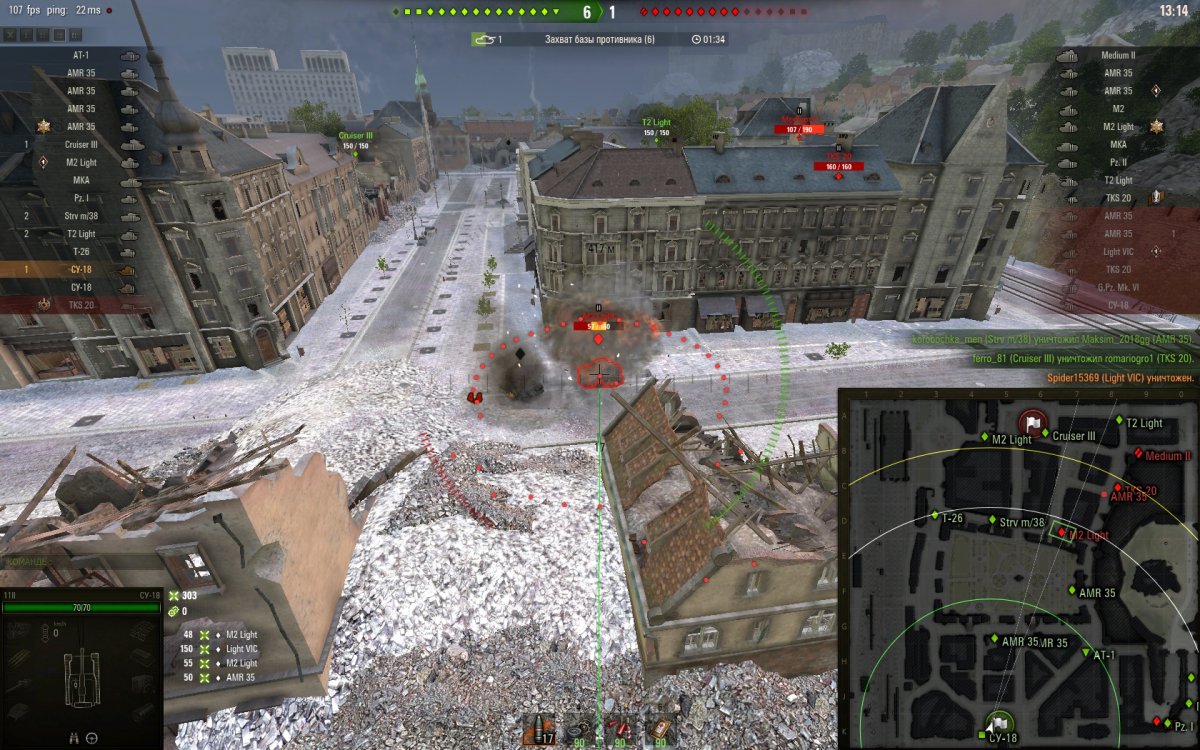The image size is (1200, 750).
Task: Click the enemy base flag on the minimap
Action: pyautogui.click(x=1032, y=422)
